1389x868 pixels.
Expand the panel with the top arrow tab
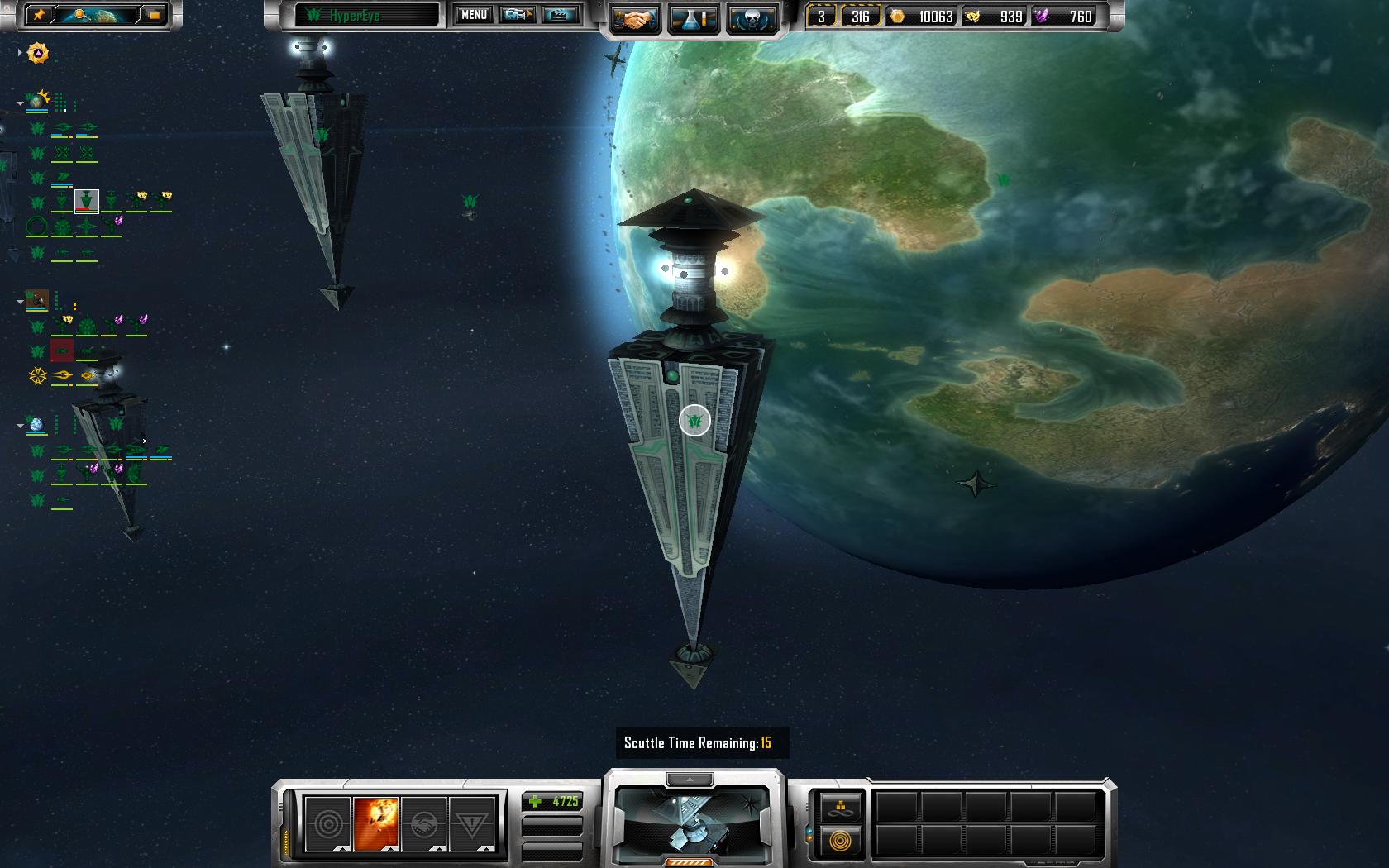(x=690, y=779)
